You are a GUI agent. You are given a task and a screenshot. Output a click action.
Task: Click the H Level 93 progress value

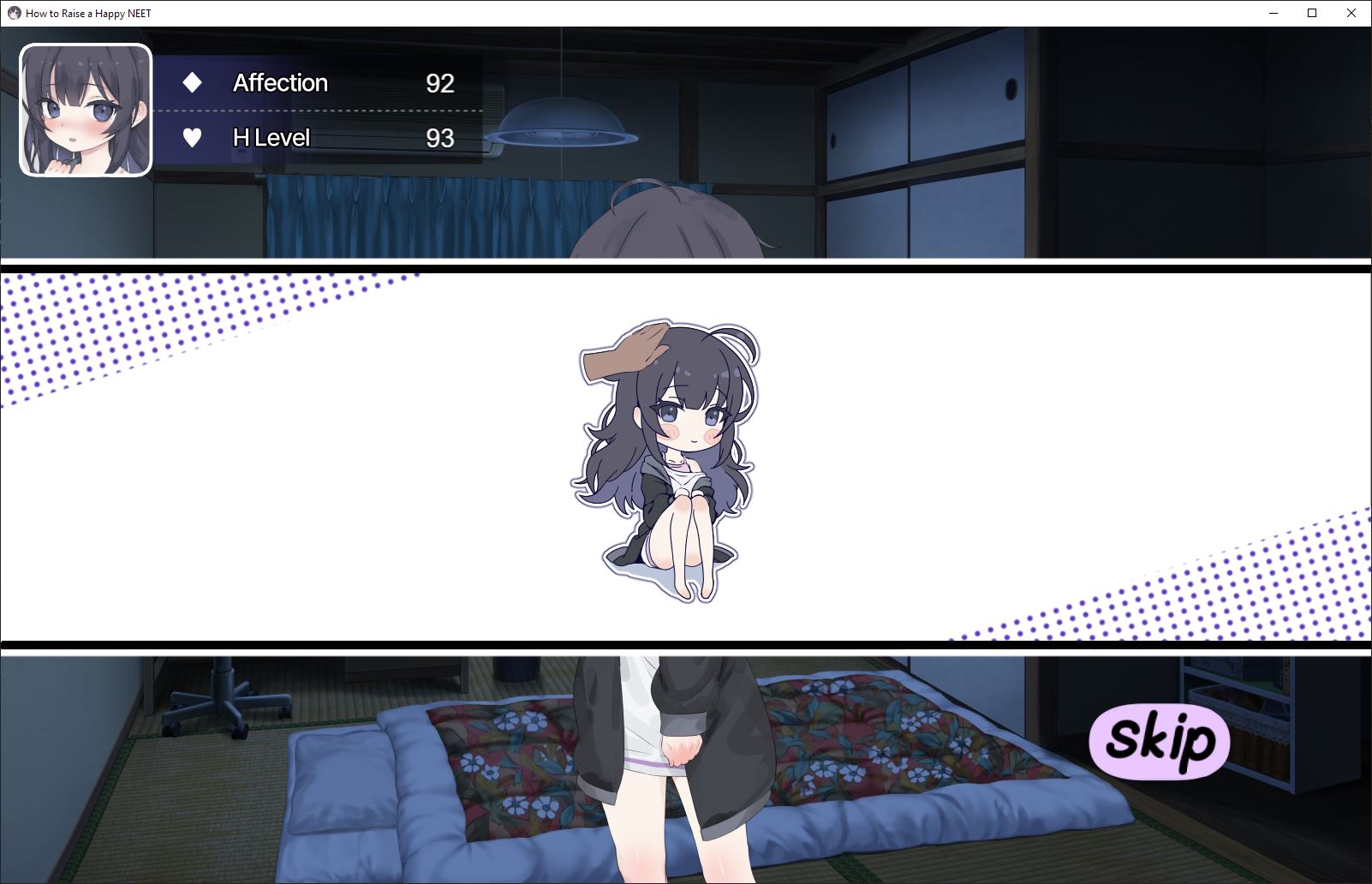(x=440, y=137)
